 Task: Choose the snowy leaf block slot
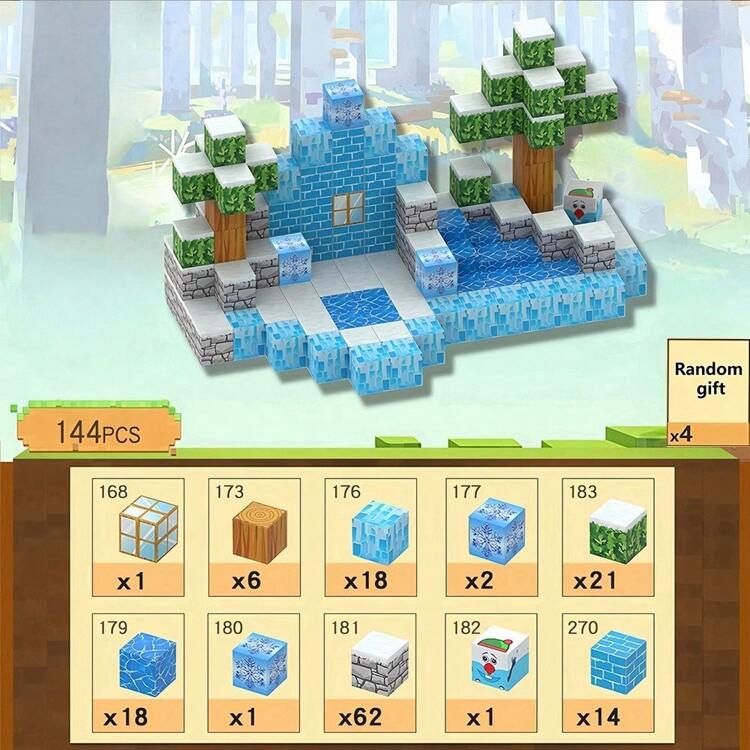pos(608,537)
